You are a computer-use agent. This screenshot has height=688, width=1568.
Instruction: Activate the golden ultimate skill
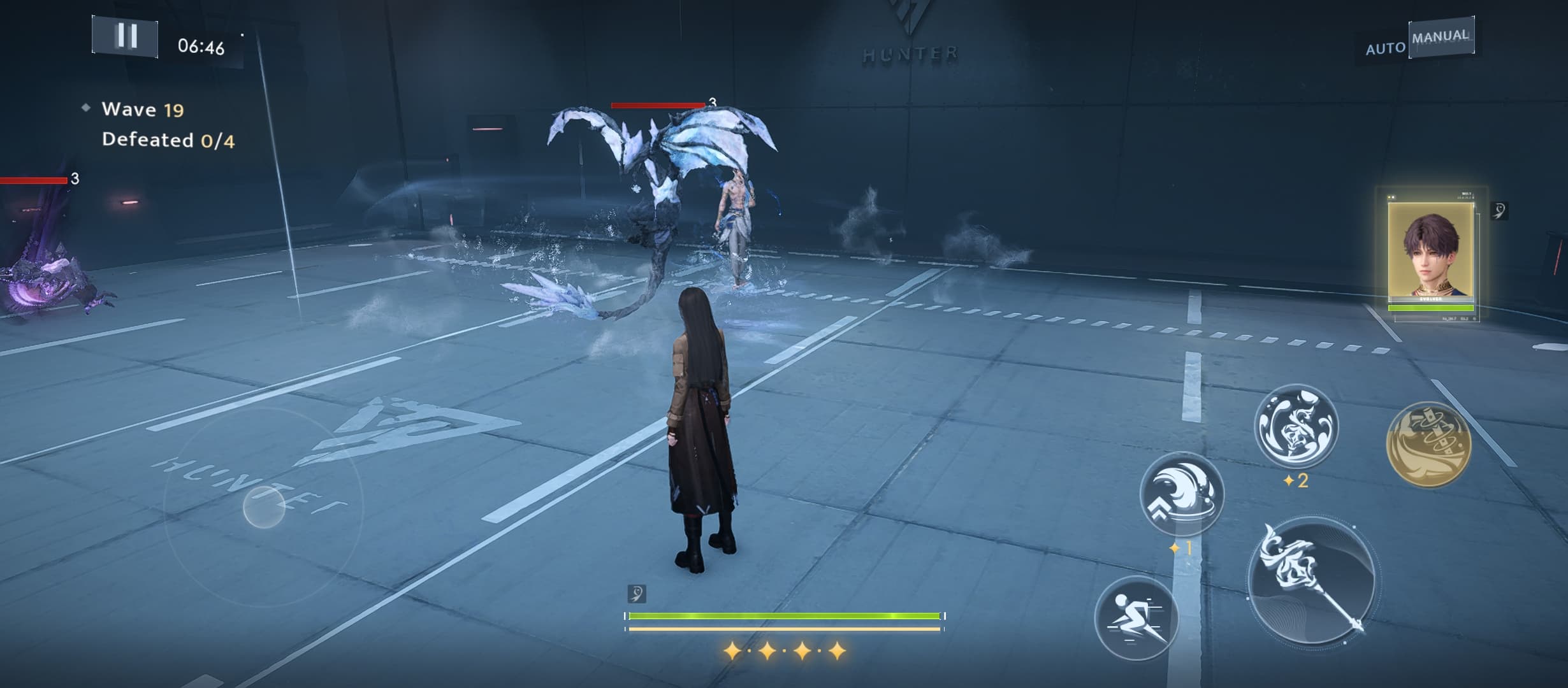coord(1428,444)
